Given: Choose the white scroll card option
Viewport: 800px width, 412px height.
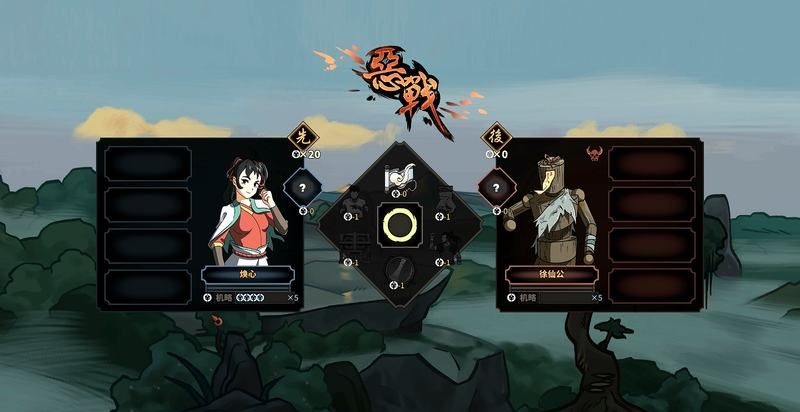Looking at the screenshot, I should [x=399, y=177].
